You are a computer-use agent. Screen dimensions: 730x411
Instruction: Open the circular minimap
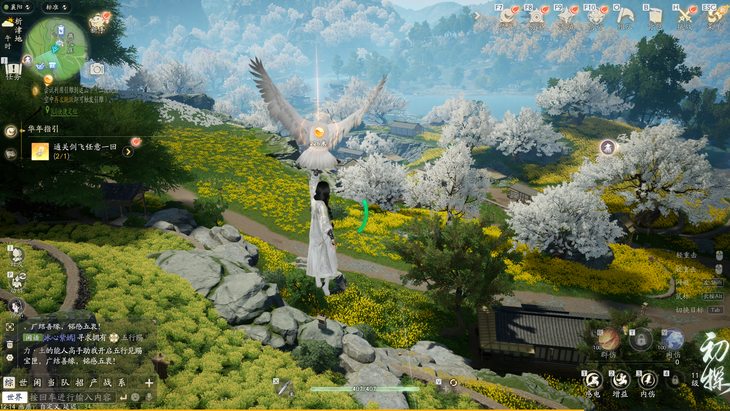55,46
